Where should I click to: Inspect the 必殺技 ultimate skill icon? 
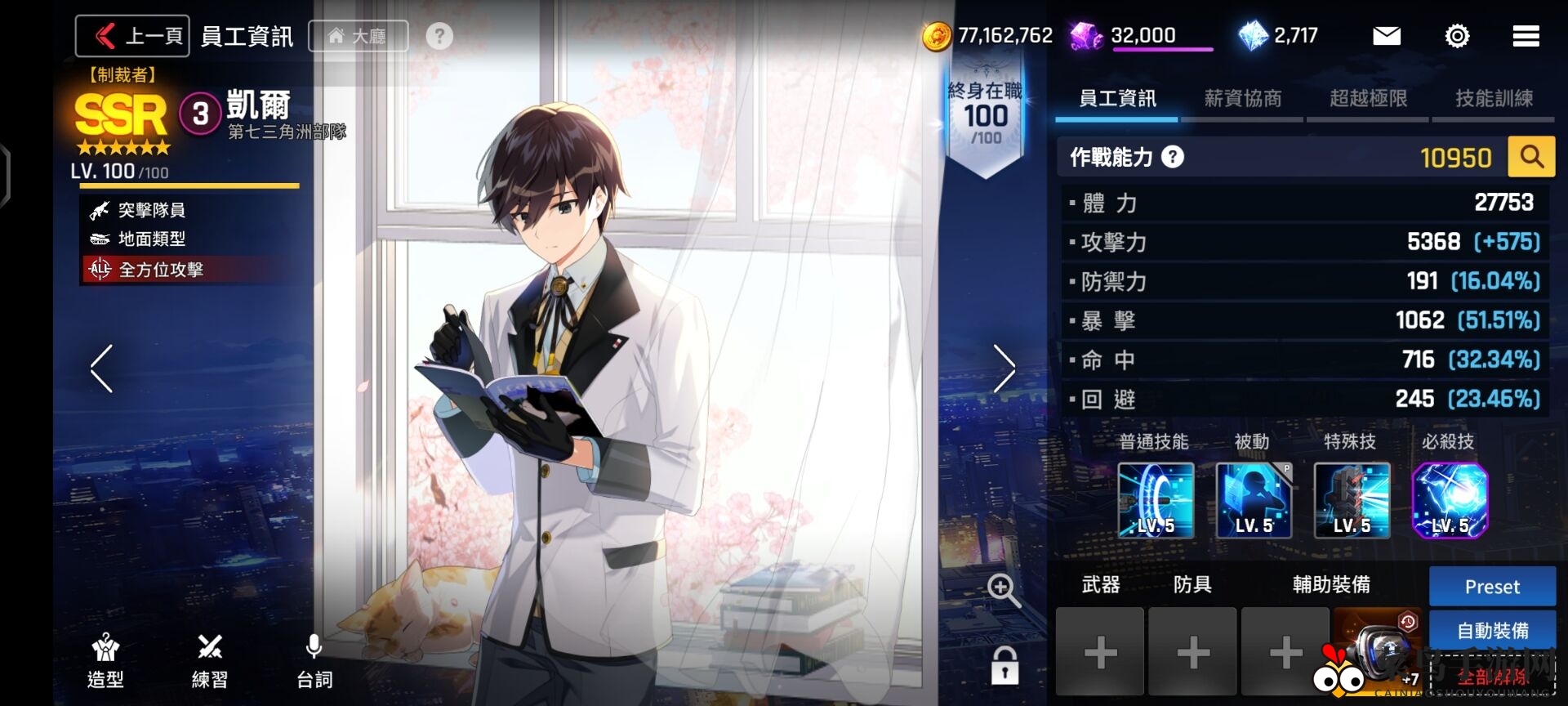(1450, 500)
